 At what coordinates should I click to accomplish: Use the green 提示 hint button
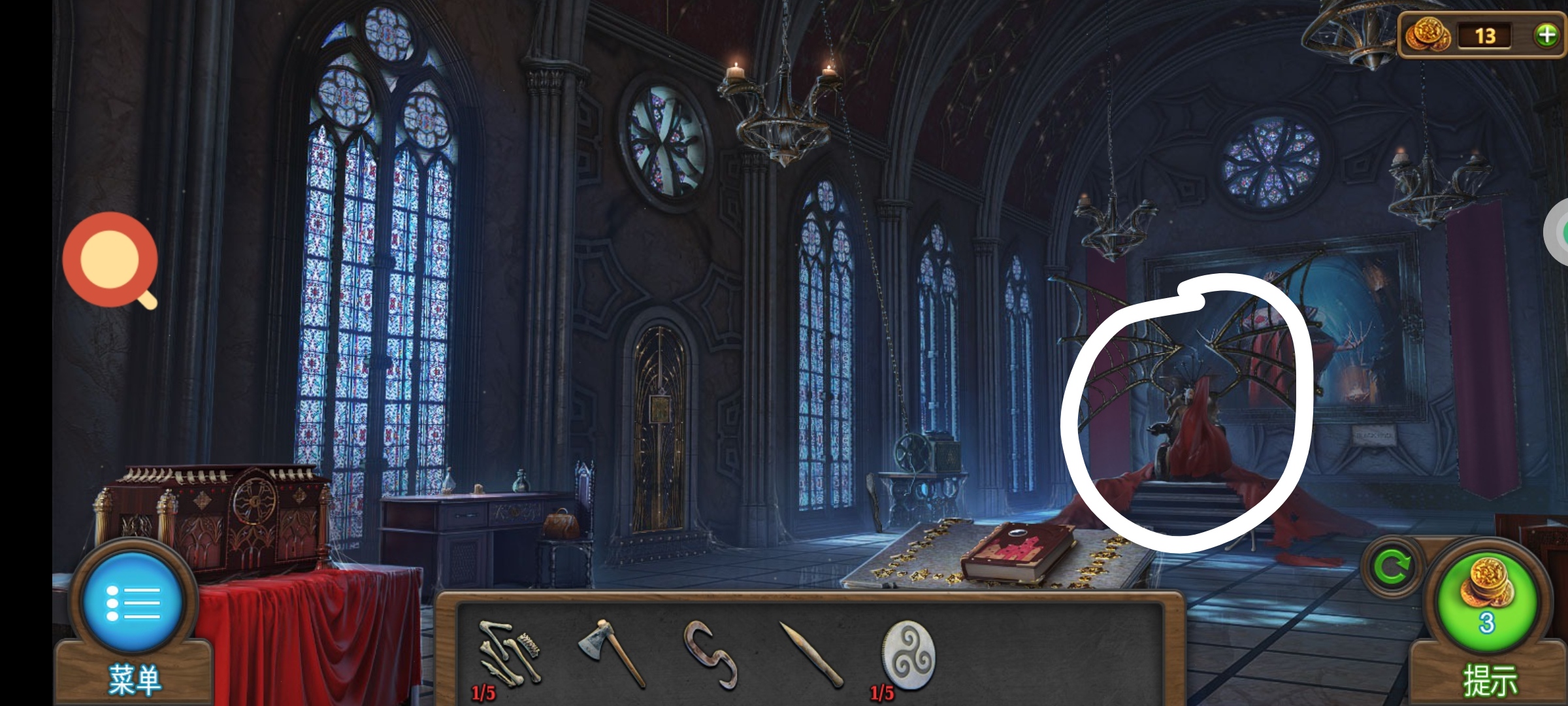(1487, 603)
